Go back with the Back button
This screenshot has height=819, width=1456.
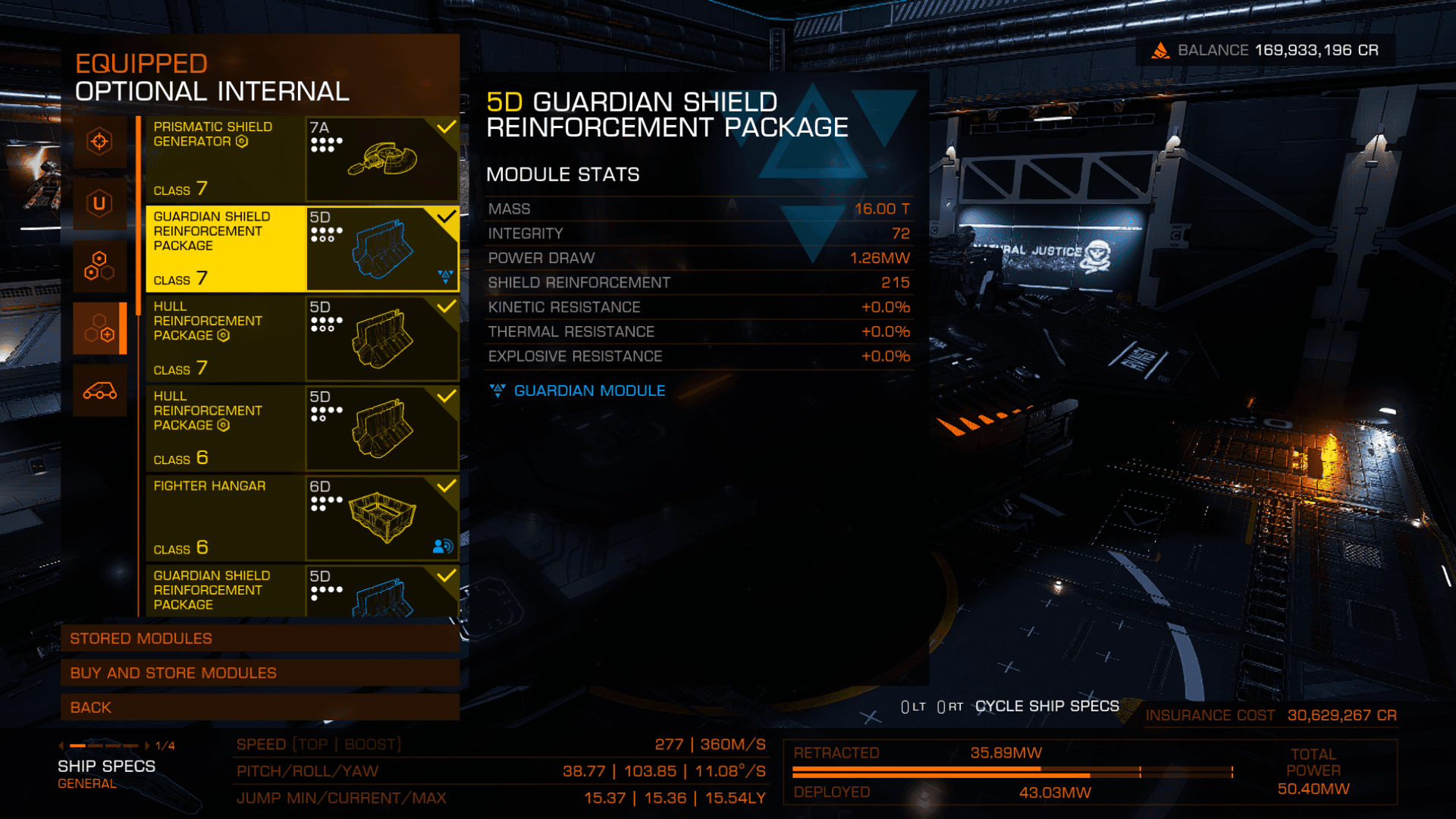tap(260, 708)
